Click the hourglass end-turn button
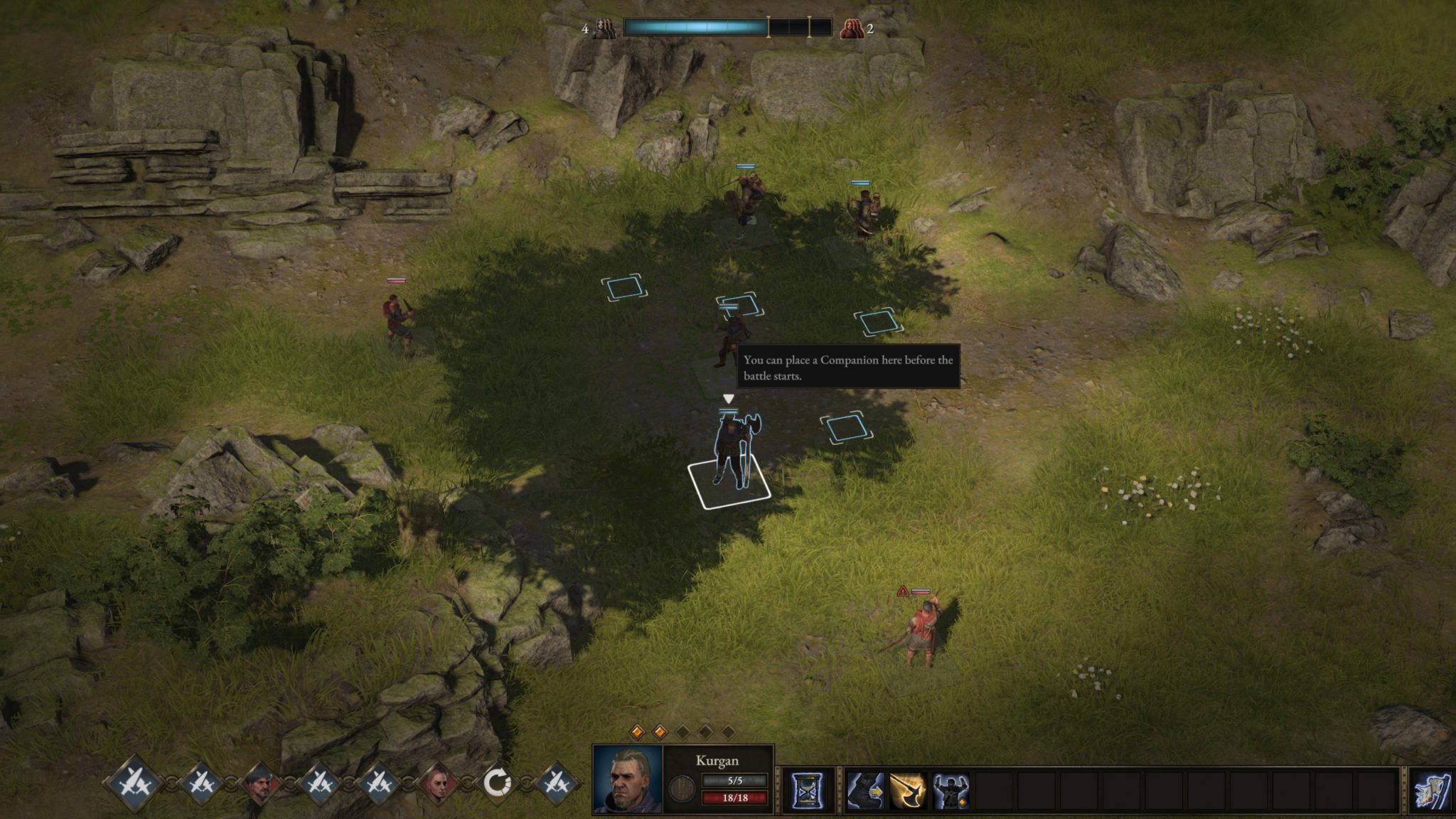 pyautogui.click(x=807, y=791)
